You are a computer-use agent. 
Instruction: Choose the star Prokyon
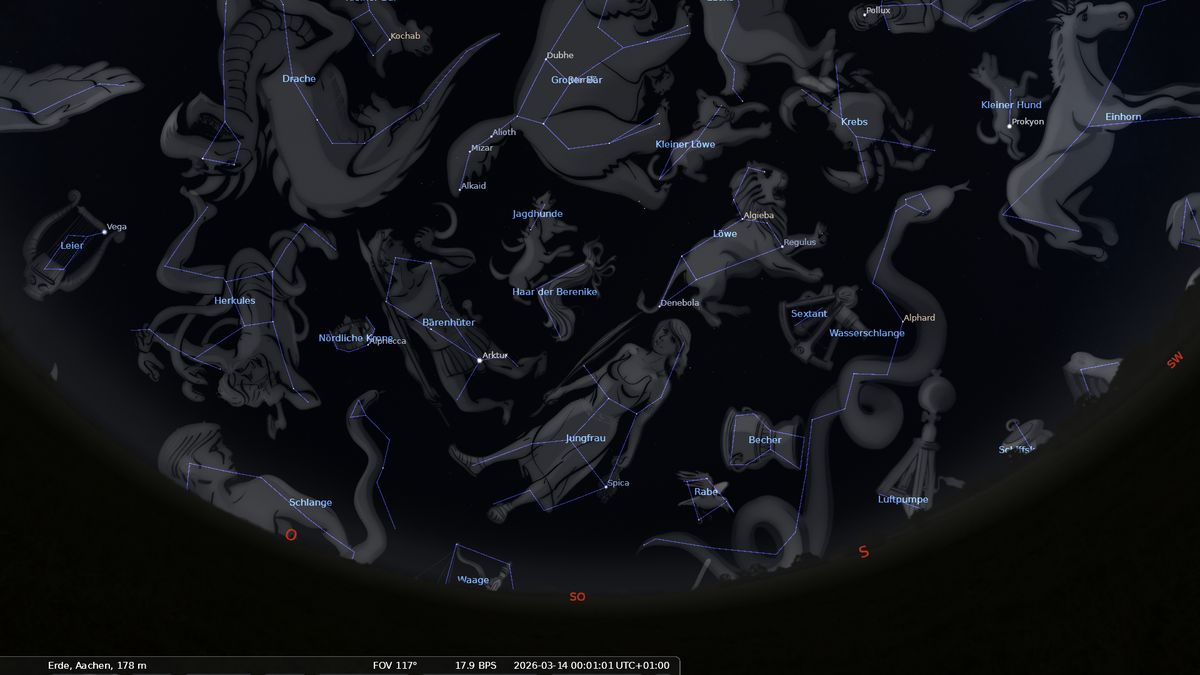1009,126
